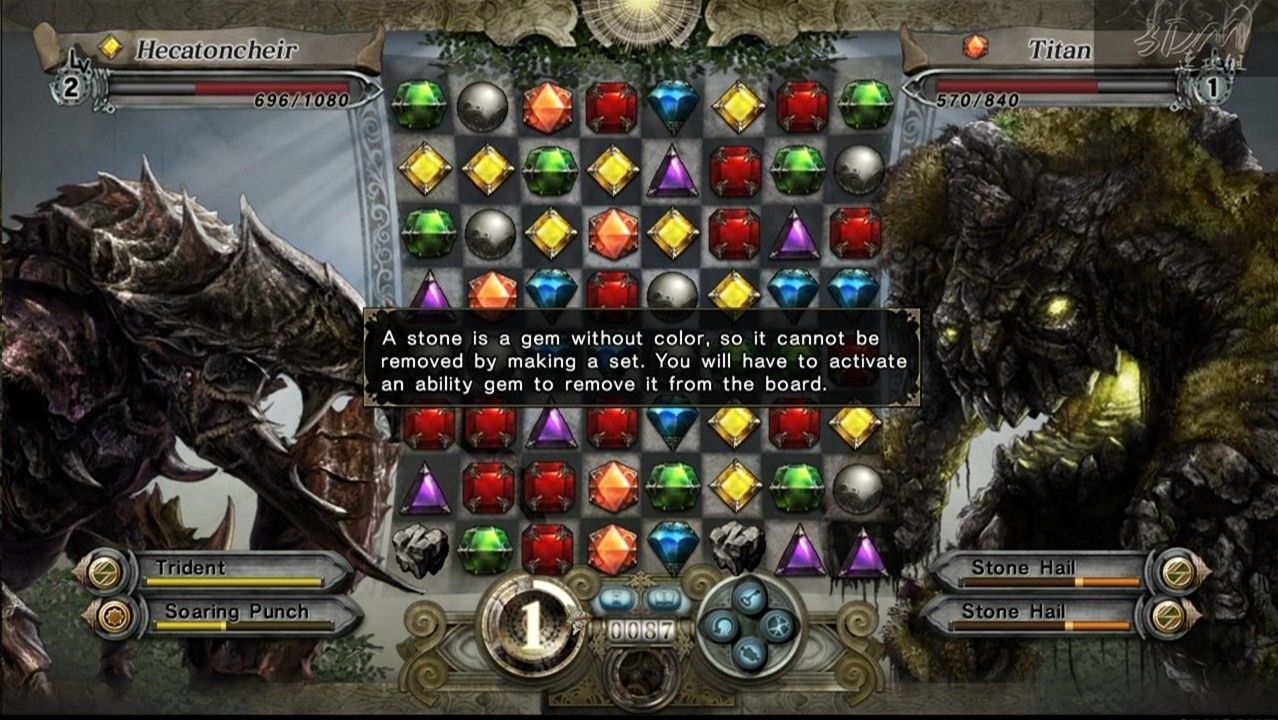The image size is (1278, 720).
Task: Select the circular arrow icon button
Action: [722, 627]
